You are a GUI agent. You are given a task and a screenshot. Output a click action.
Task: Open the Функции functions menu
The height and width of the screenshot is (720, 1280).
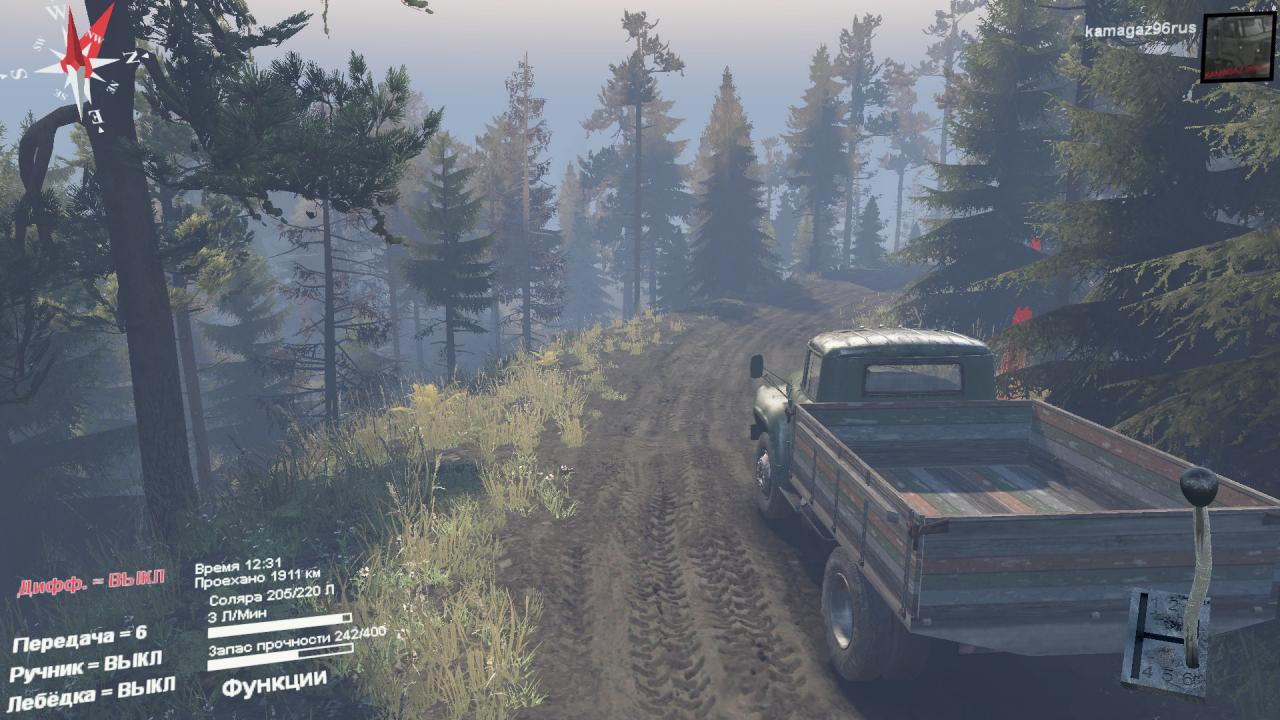point(274,683)
